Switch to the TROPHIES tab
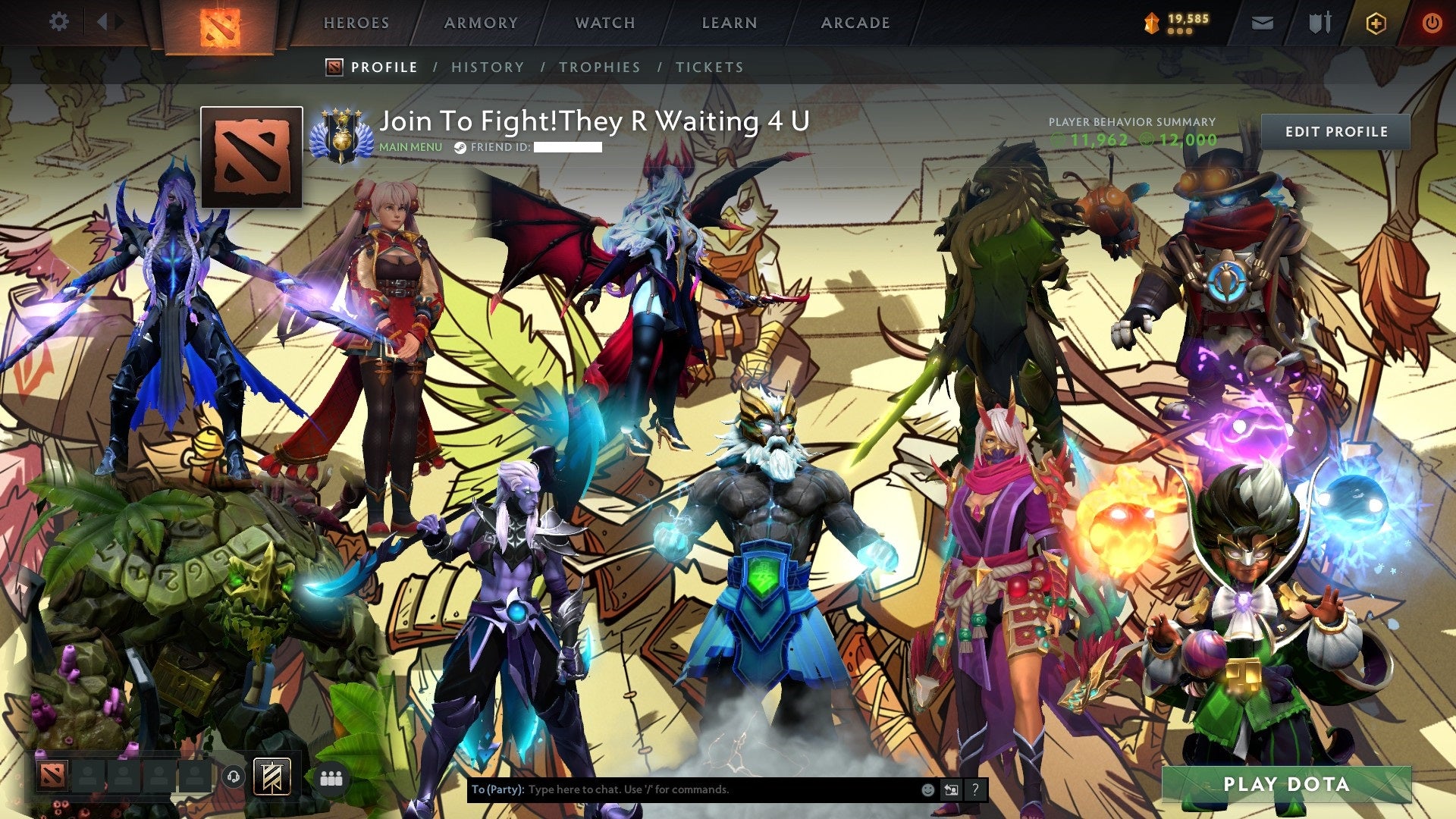Viewport: 1456px width, 819px height. [600, 67]
